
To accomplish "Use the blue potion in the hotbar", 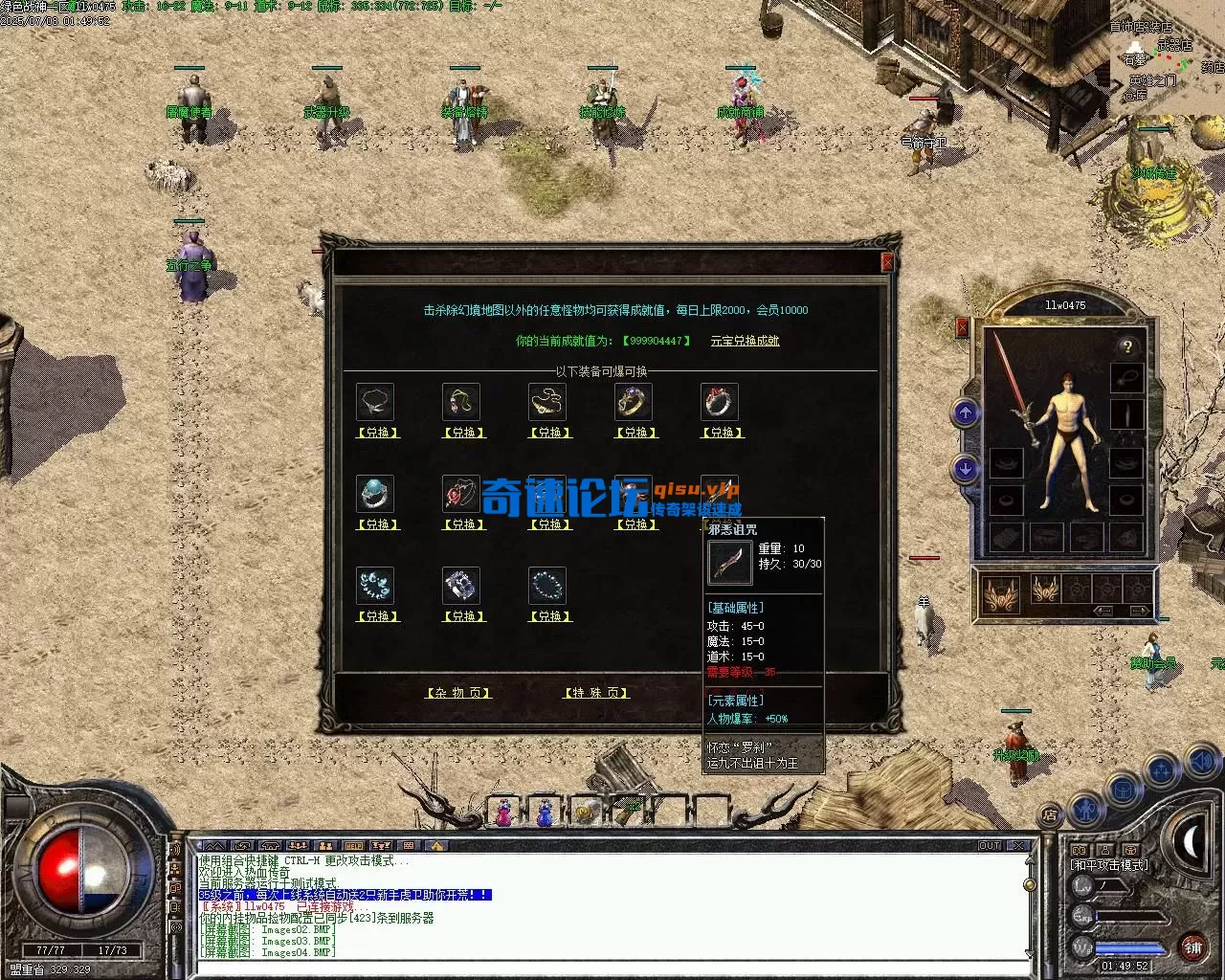I will pyautogui.click(x=545, y=813).
